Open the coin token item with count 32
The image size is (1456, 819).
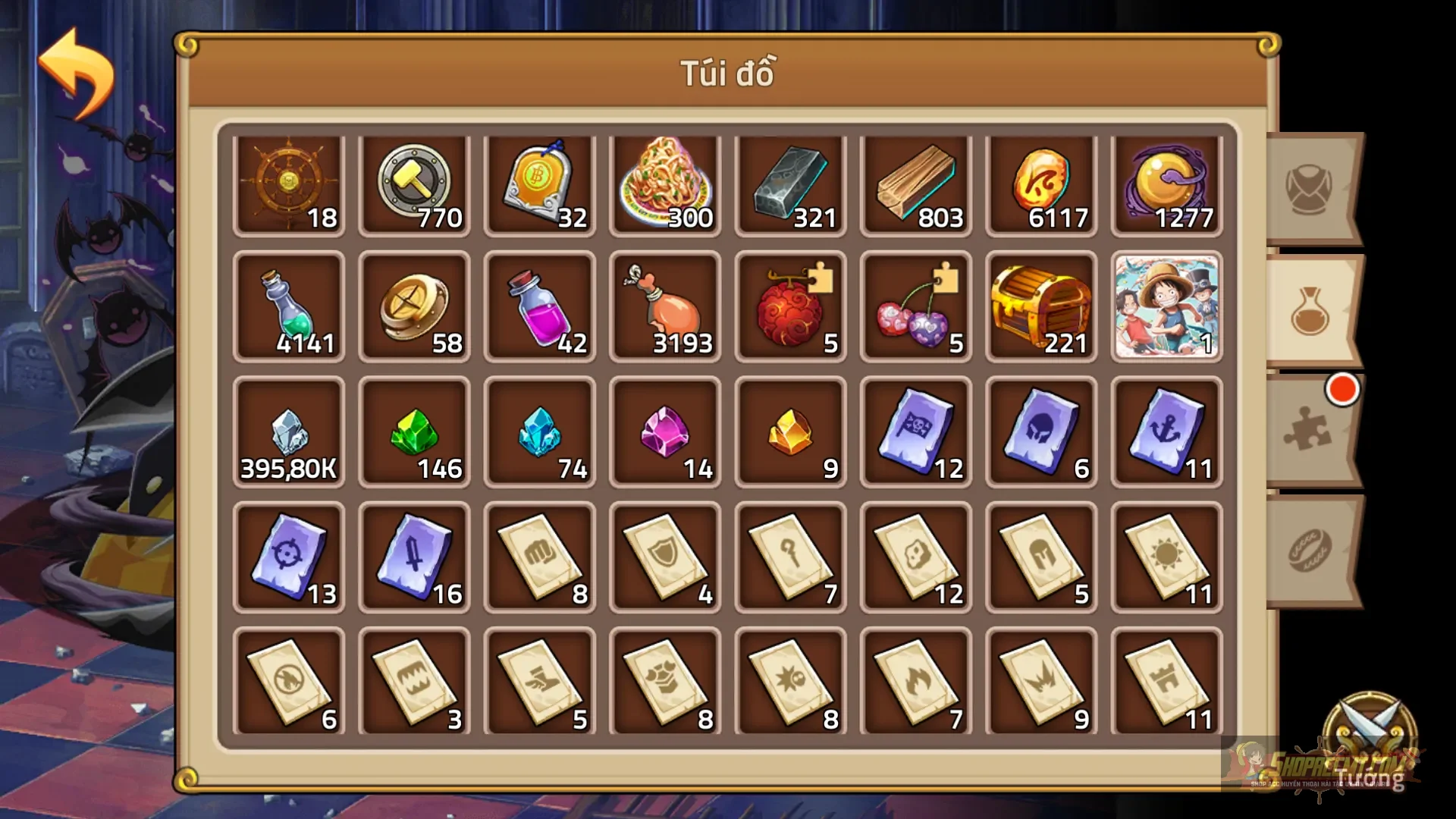coord(539,182)
